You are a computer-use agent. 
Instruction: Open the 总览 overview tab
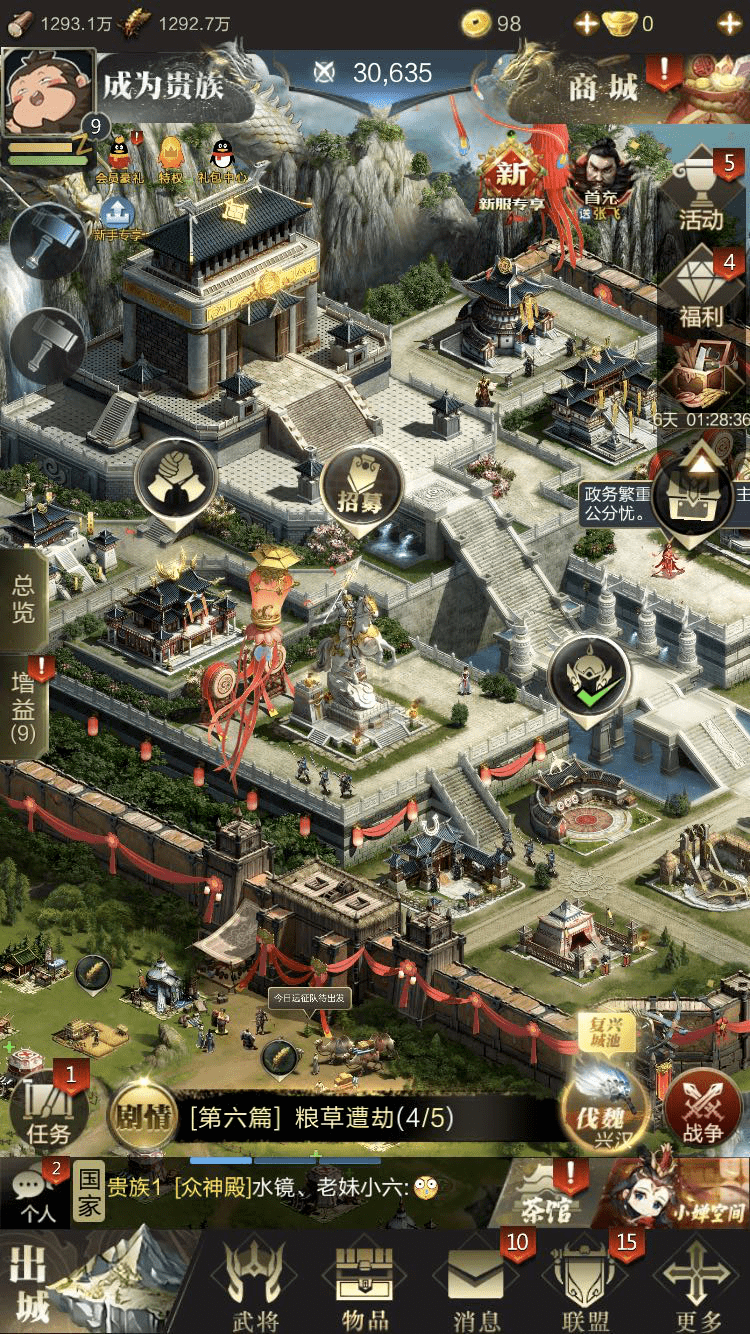point(22,598)
